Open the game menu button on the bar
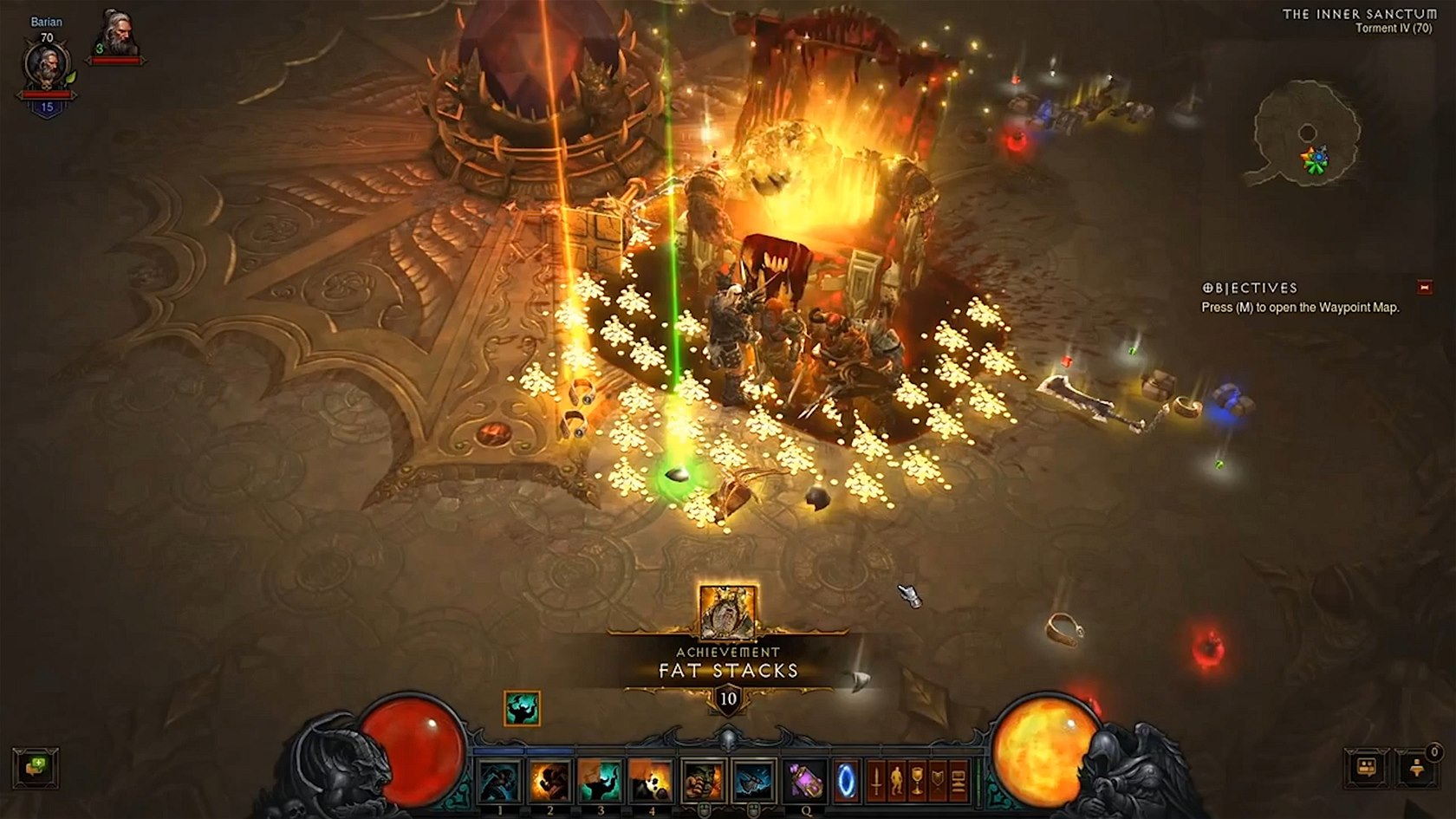 (959, 780)
